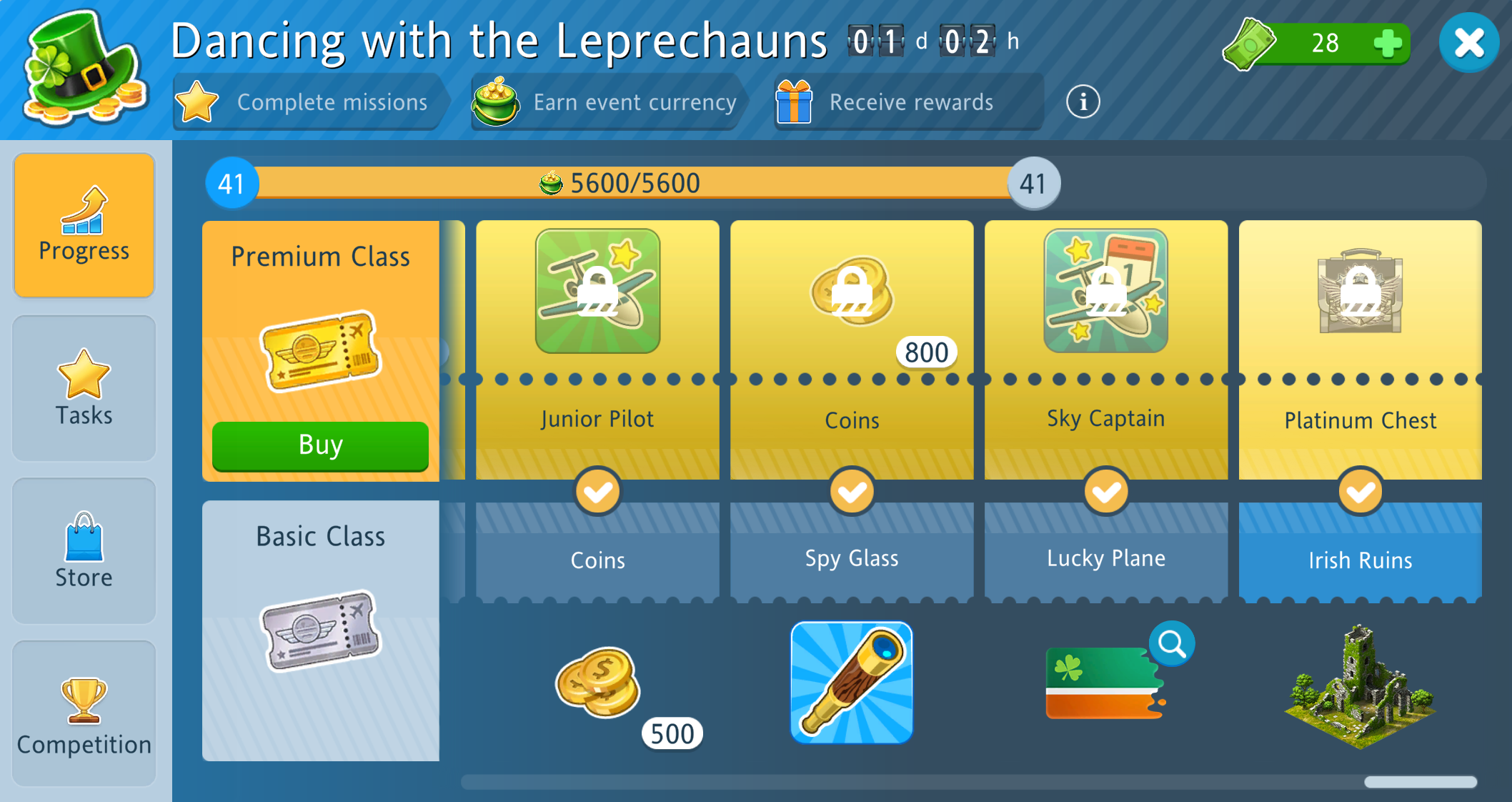Image resolution: width=1512 pixels, height=802 pixels.
Task: Click the Receive rewards step banner
Action: tap(906, 102)
